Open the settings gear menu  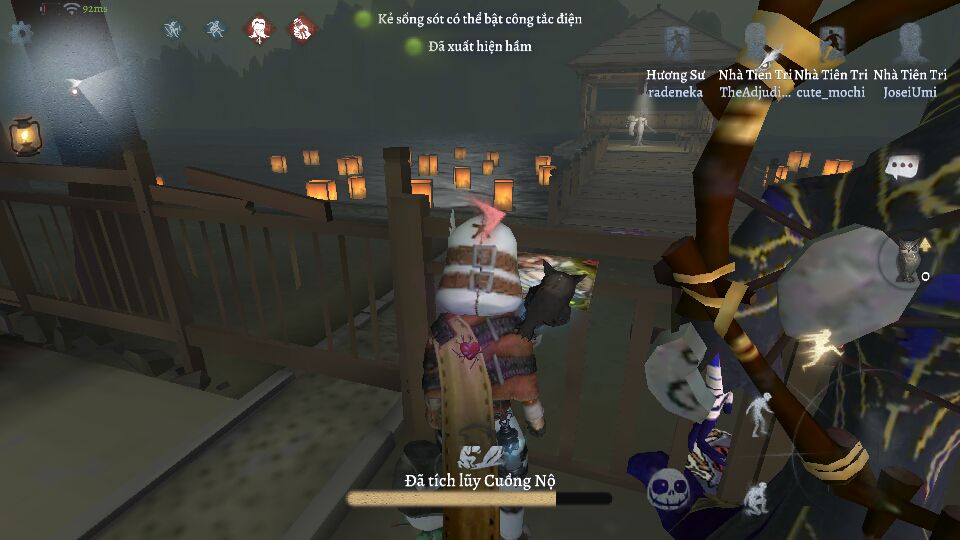click(20, 32)
